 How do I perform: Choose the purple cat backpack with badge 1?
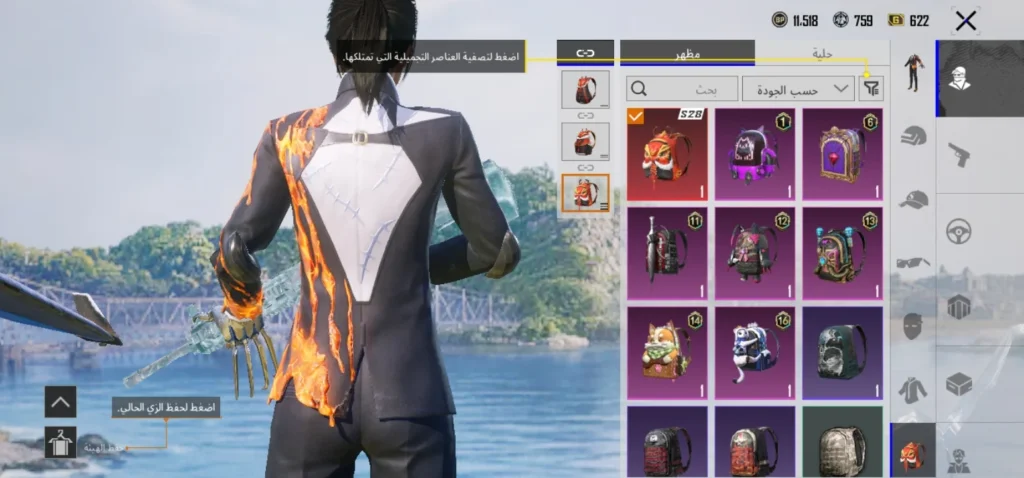755,154
